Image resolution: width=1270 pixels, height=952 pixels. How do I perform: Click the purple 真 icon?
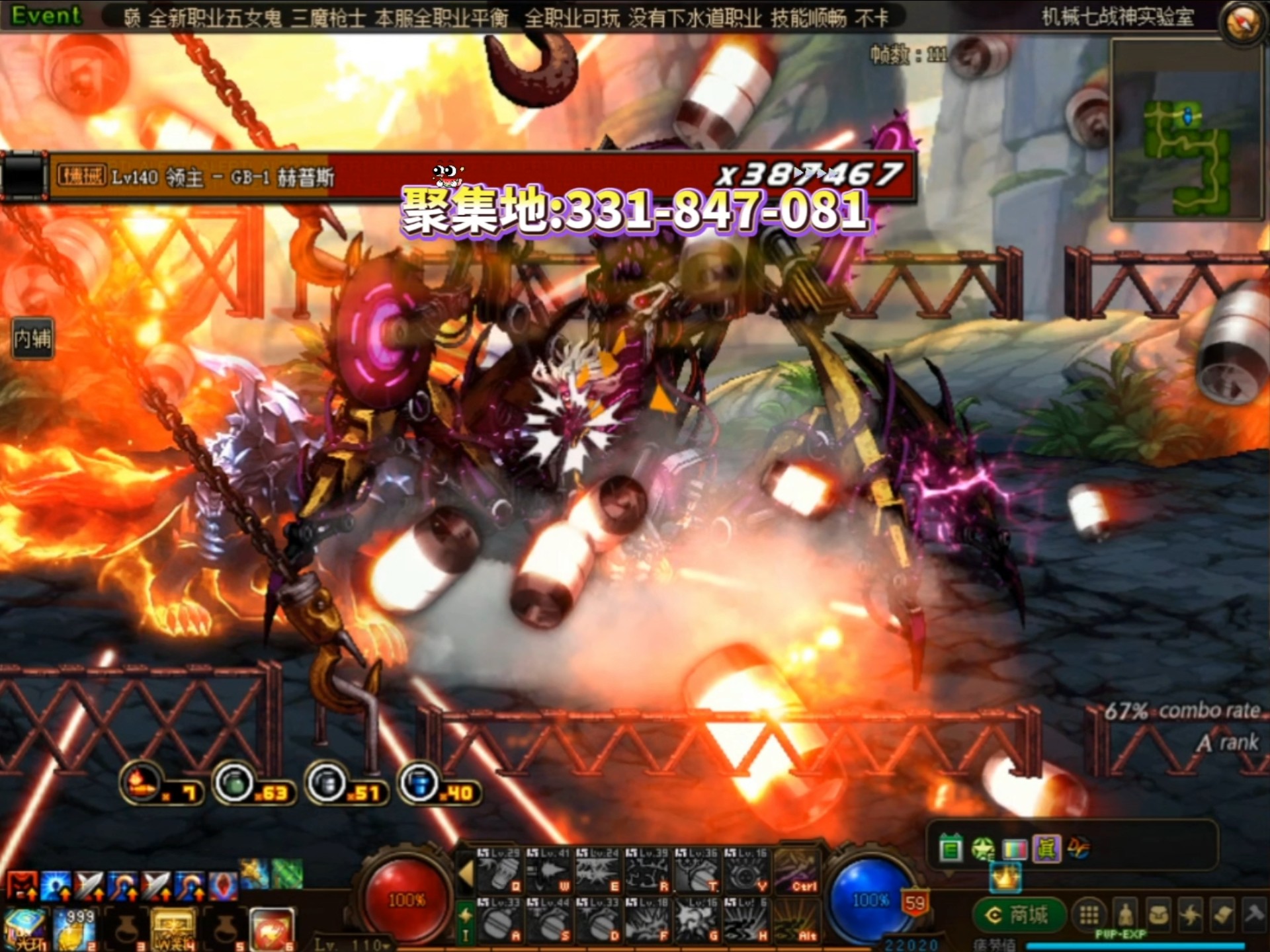click(1046, 848)
